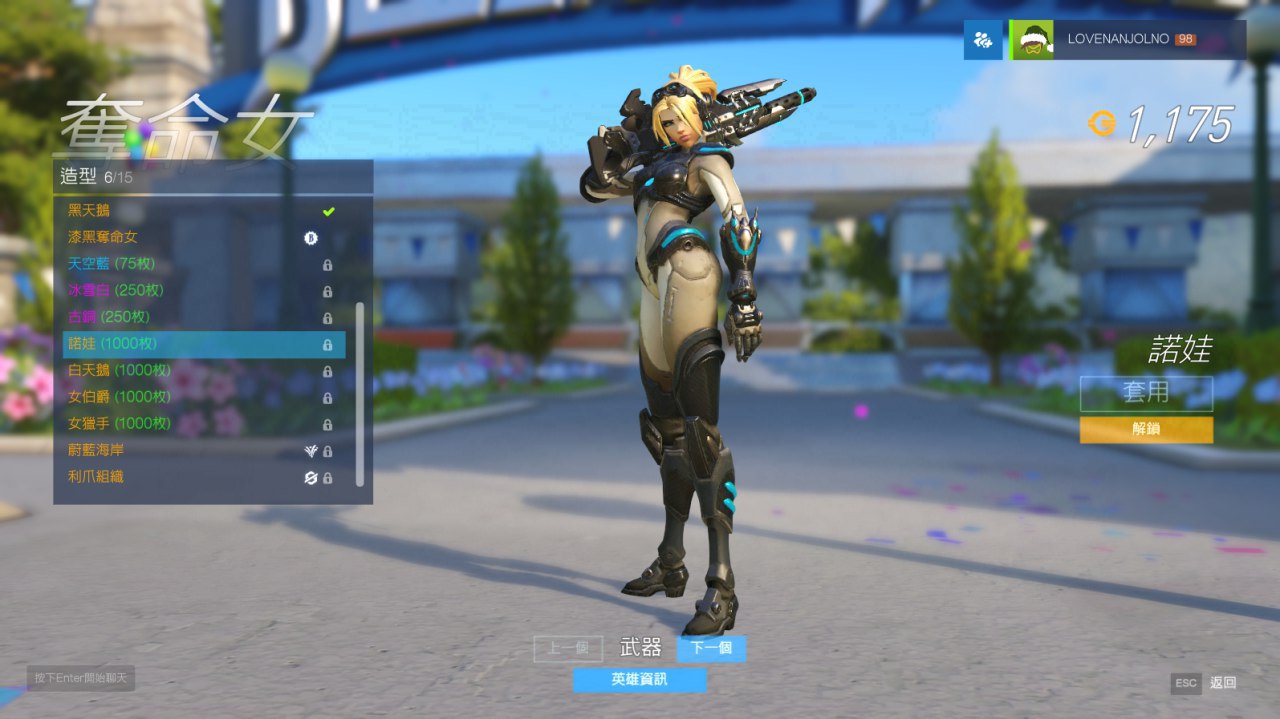The image size is (1280, 719).
Task: Select the 白天鵝 (1000枚) skin
Action: click(x=200, y=370)
